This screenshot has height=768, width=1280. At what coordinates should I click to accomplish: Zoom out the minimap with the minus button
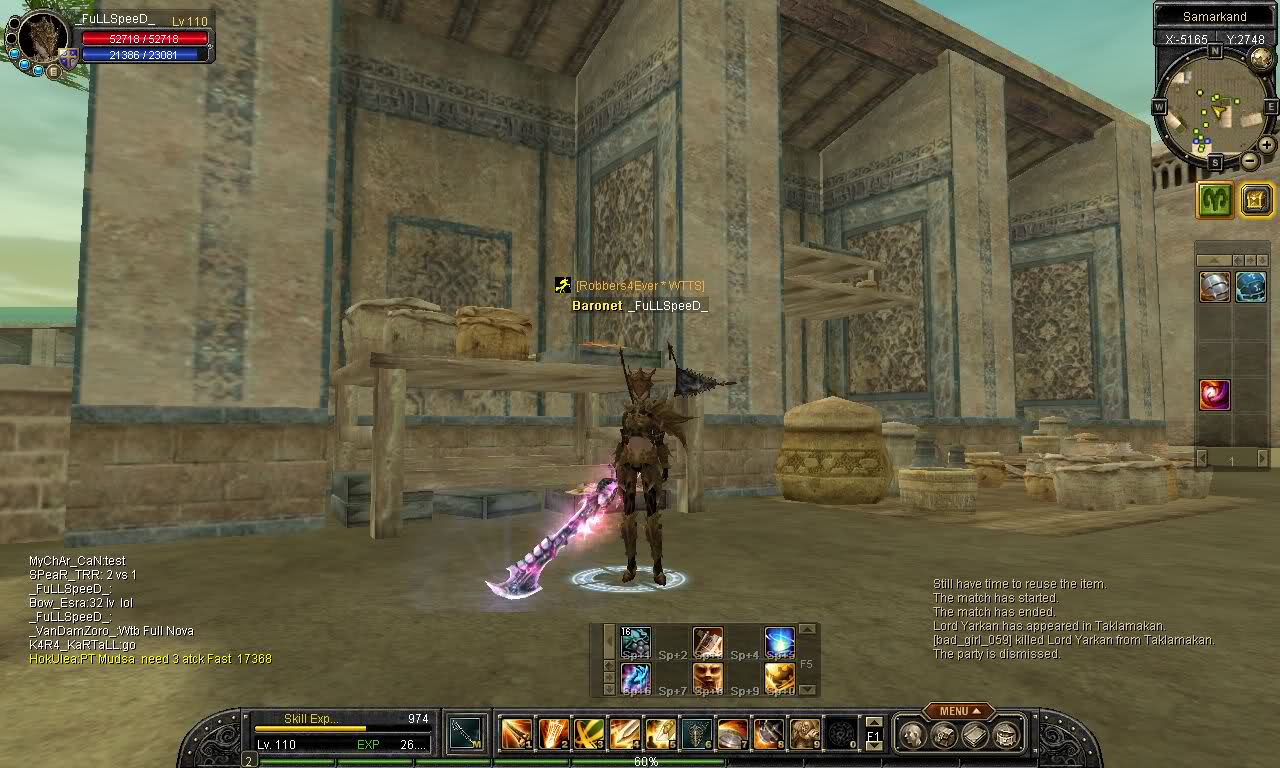1249,161
